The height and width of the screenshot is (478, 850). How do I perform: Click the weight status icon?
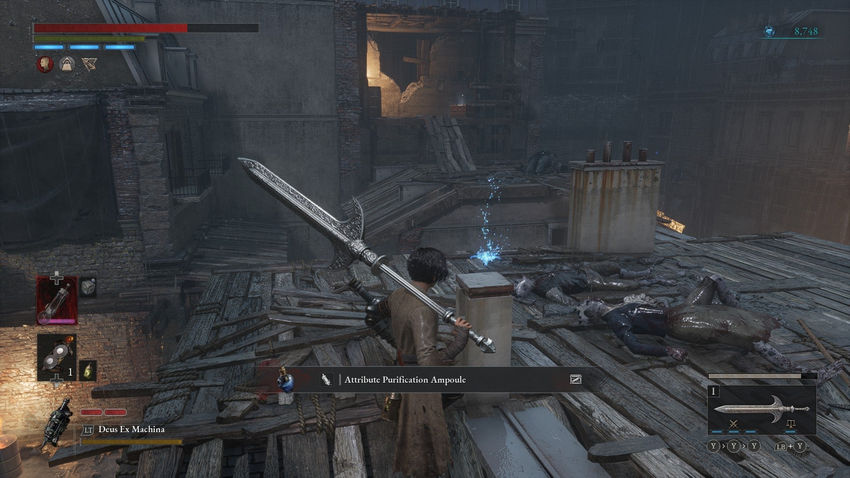pos(67,65)
